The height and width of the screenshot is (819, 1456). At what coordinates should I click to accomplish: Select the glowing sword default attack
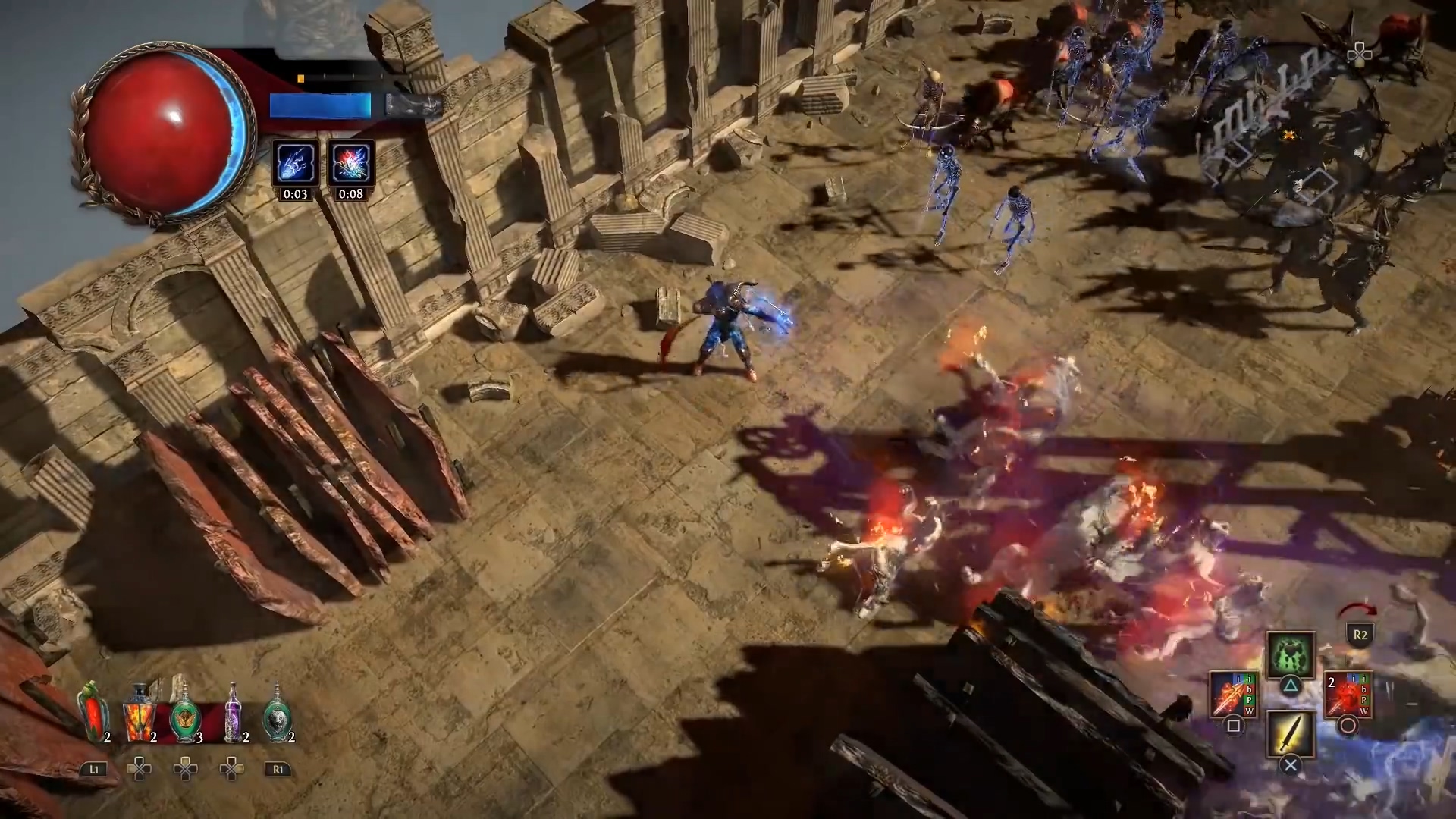point(1290,733)
